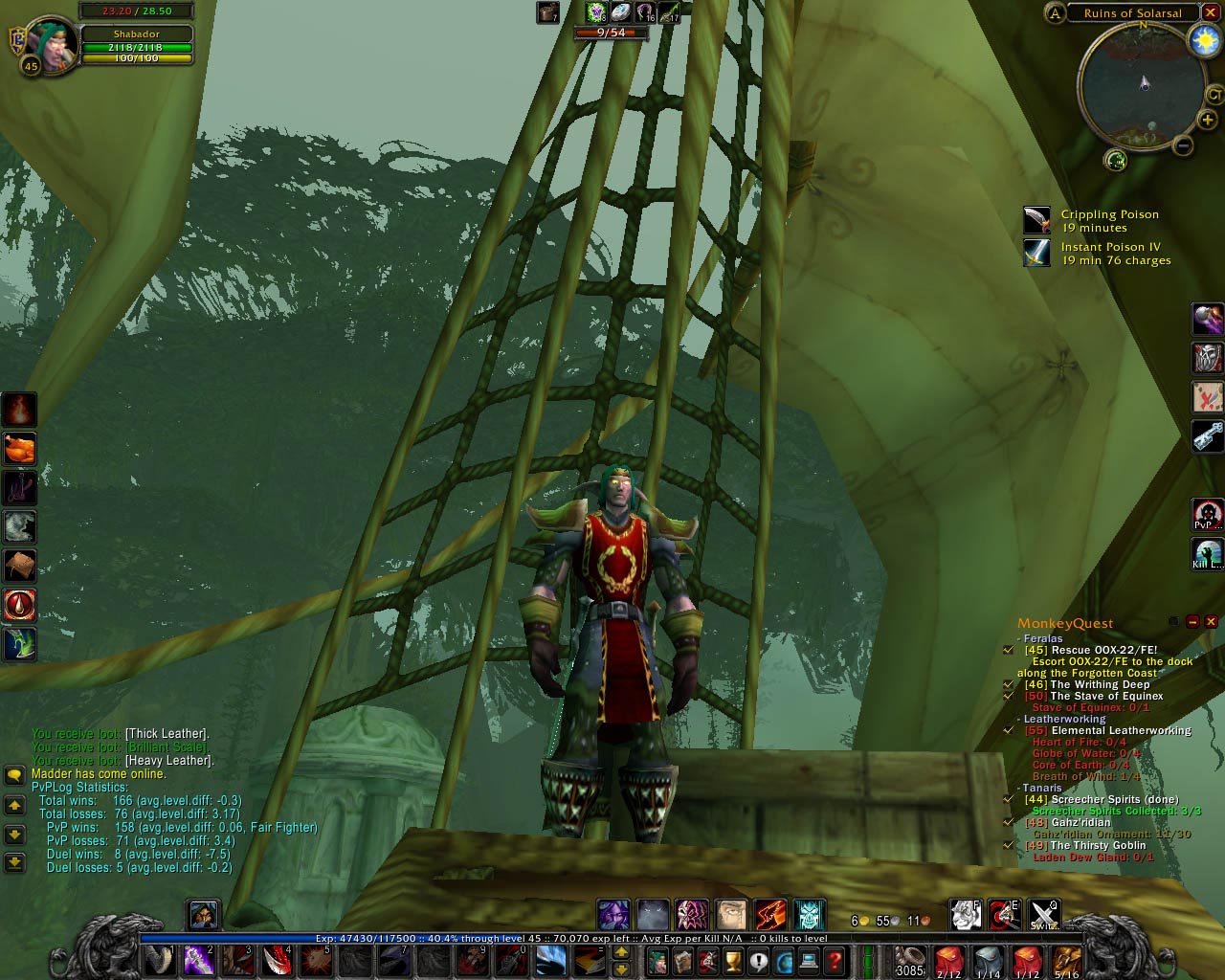Close the MonkeyQuest tracker
Viewport: 1225px width, 980px height.
pyautogui.click(x=1211, y=622)
